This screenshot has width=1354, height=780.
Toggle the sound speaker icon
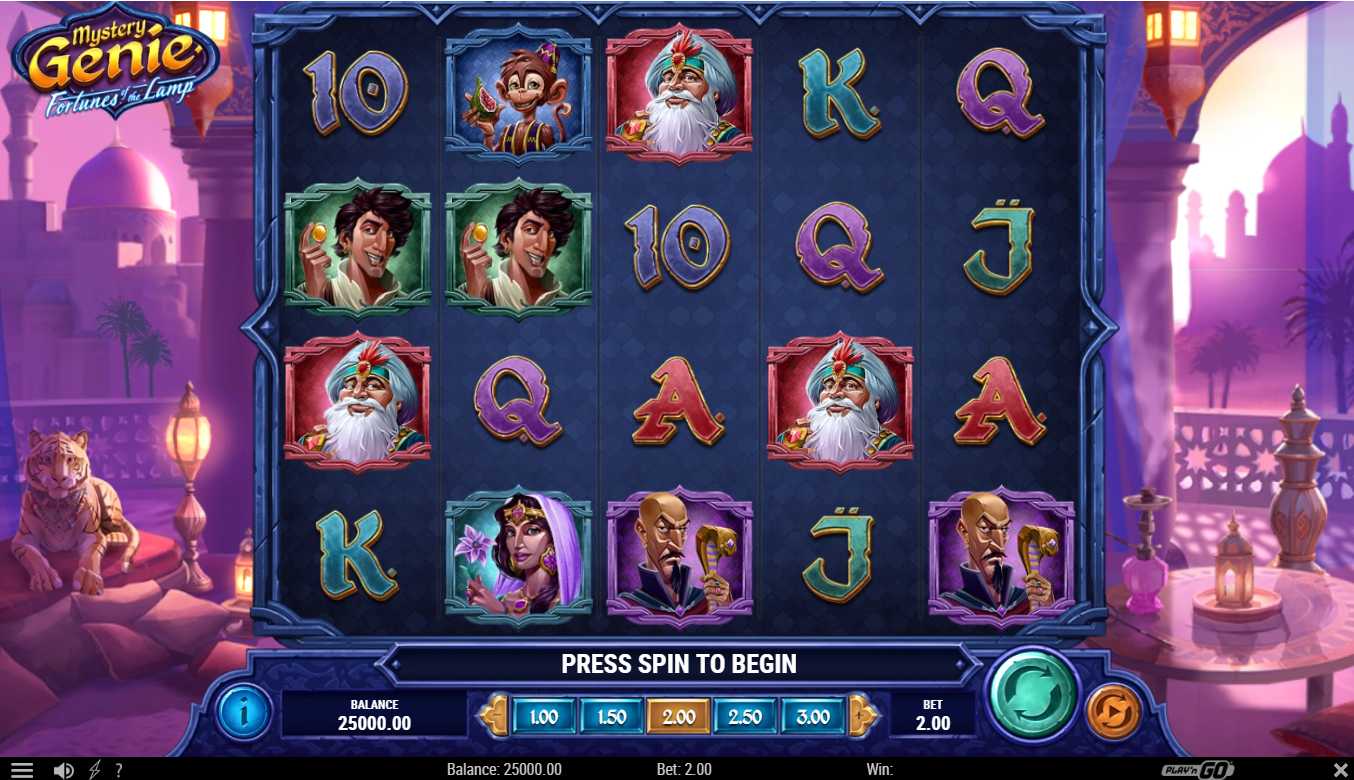pos(63,770)
